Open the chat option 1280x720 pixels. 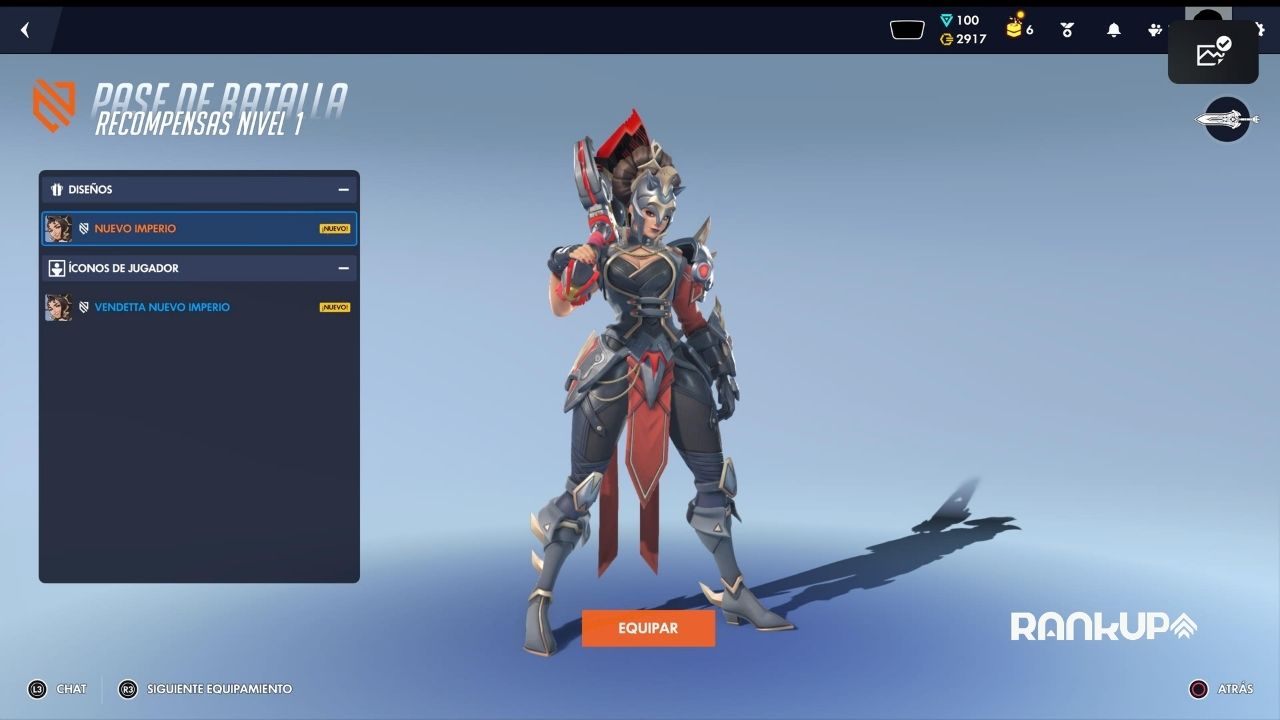click(x=58, y=689)
